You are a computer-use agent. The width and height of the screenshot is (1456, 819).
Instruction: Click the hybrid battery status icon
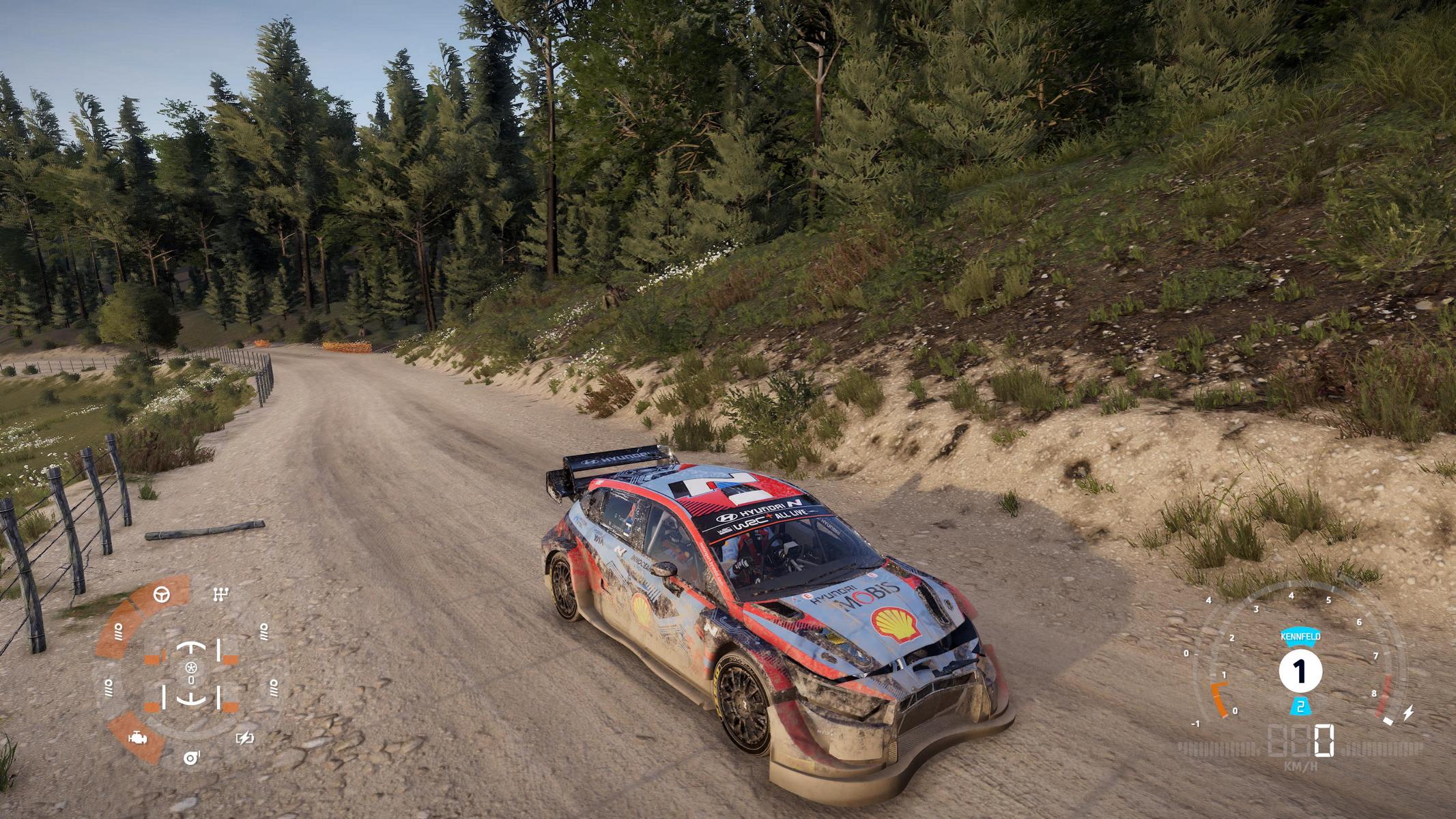tap(244, 738)
